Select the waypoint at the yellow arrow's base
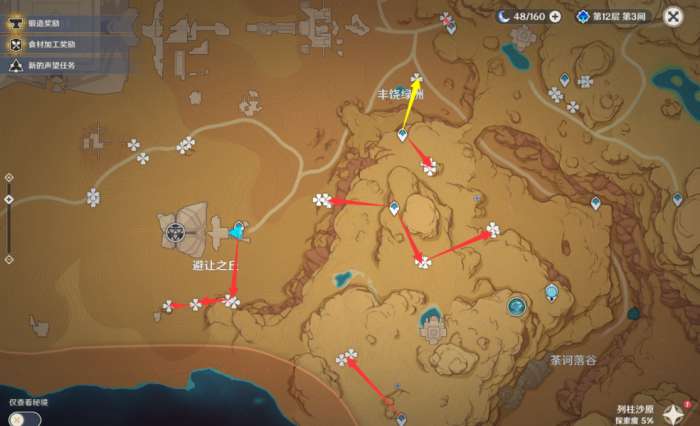 pos(402,134)
